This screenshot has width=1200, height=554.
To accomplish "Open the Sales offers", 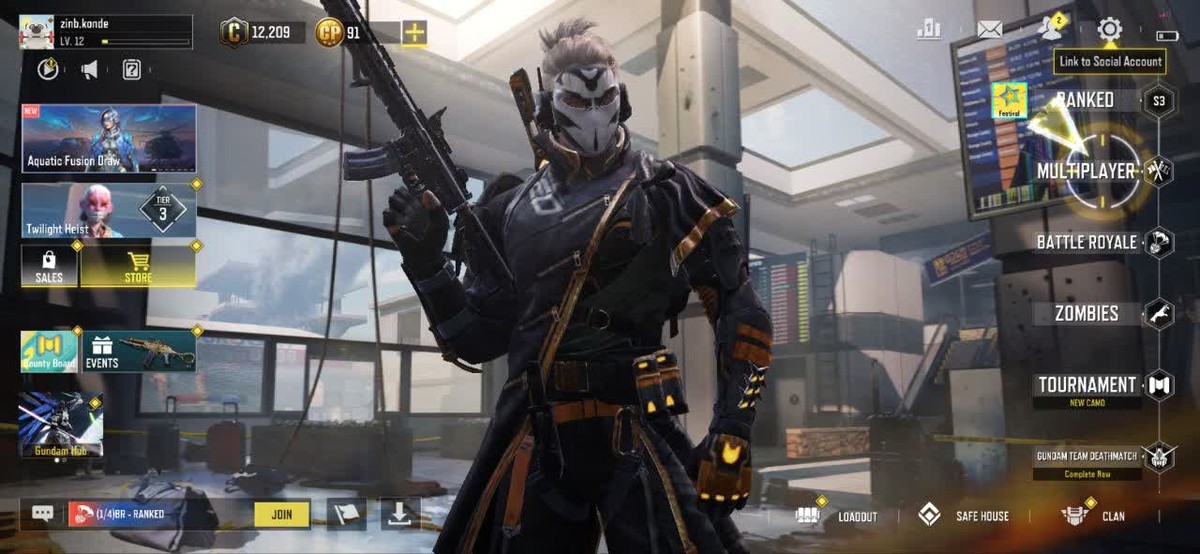I will (49, 266).
